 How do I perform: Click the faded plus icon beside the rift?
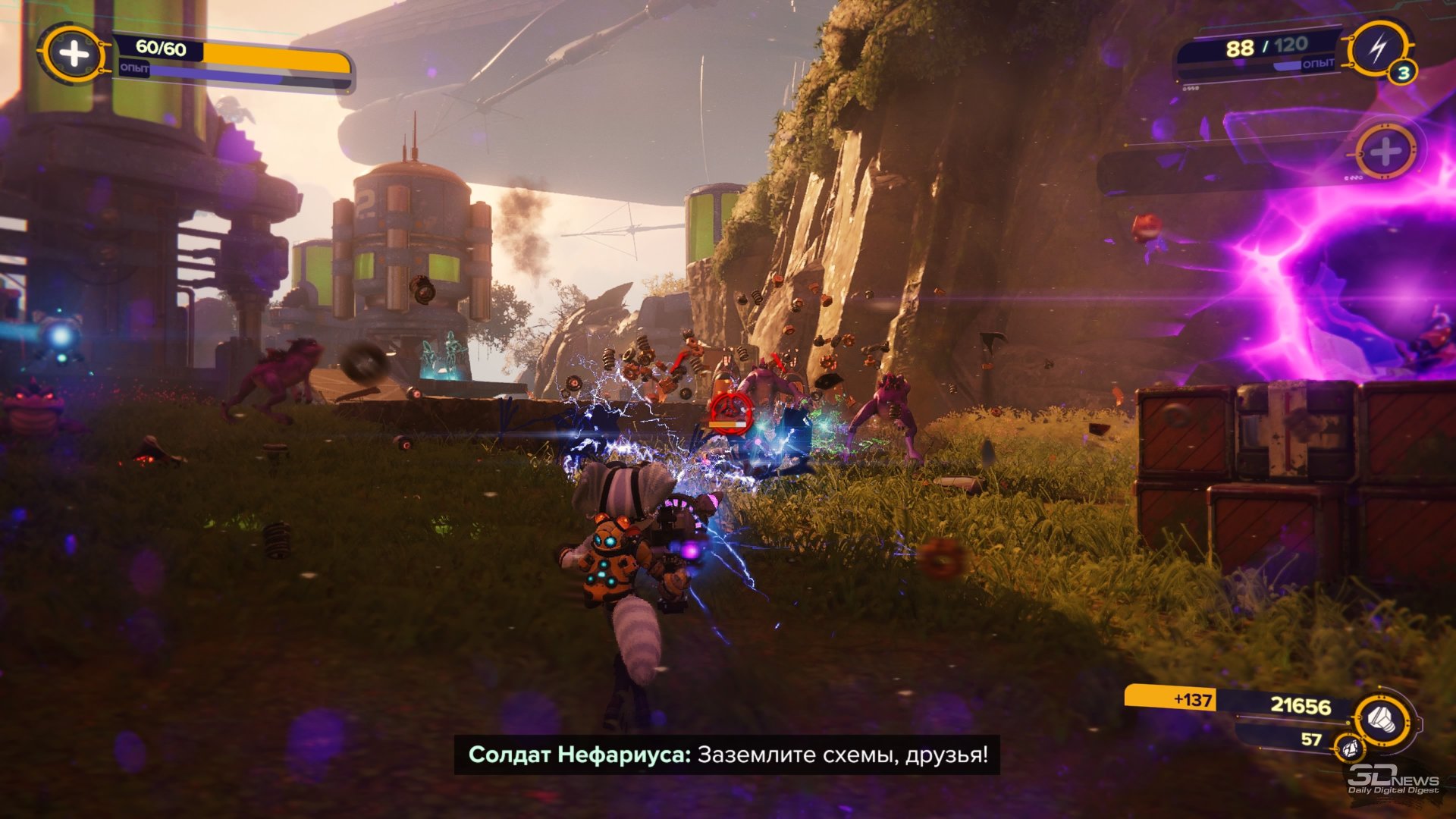coord(1385,152)
